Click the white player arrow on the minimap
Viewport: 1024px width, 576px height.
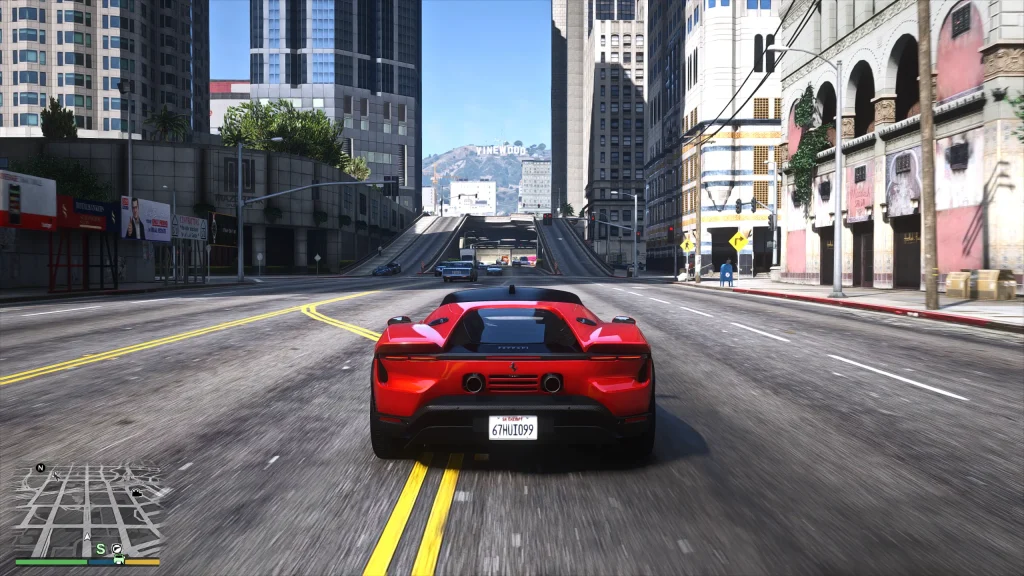tap(87, 537)
